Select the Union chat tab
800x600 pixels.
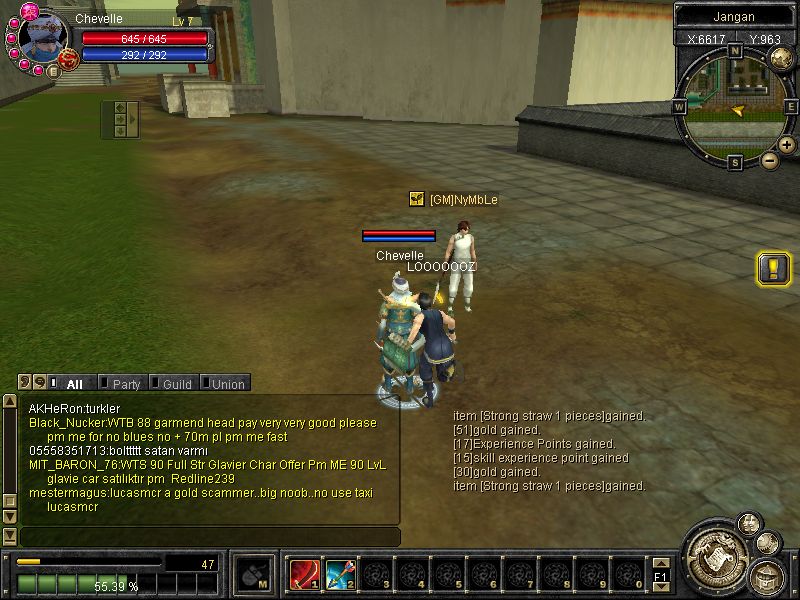click(227, 384)
